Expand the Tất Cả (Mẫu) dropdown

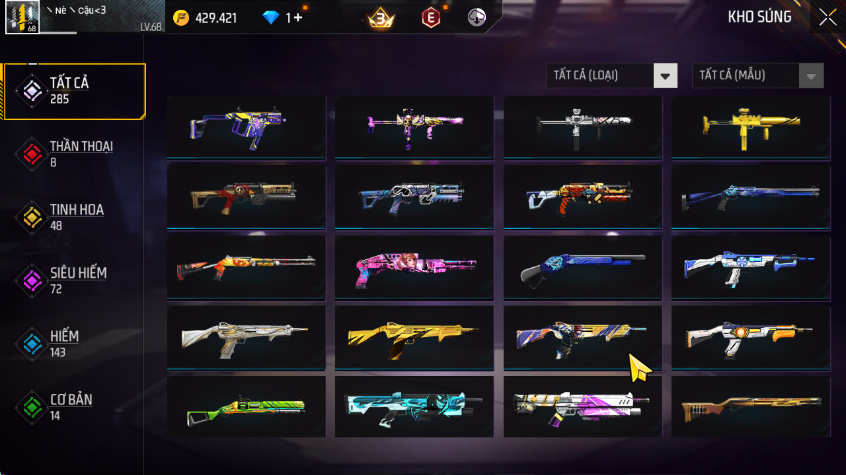click(x=758, y=76)
